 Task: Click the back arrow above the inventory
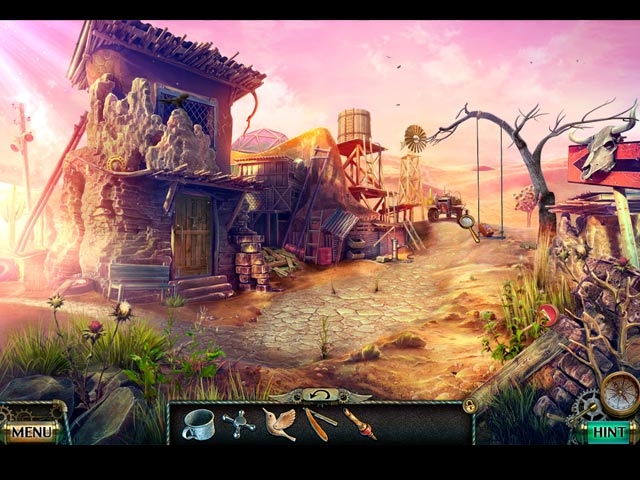[x=320, y=395]
